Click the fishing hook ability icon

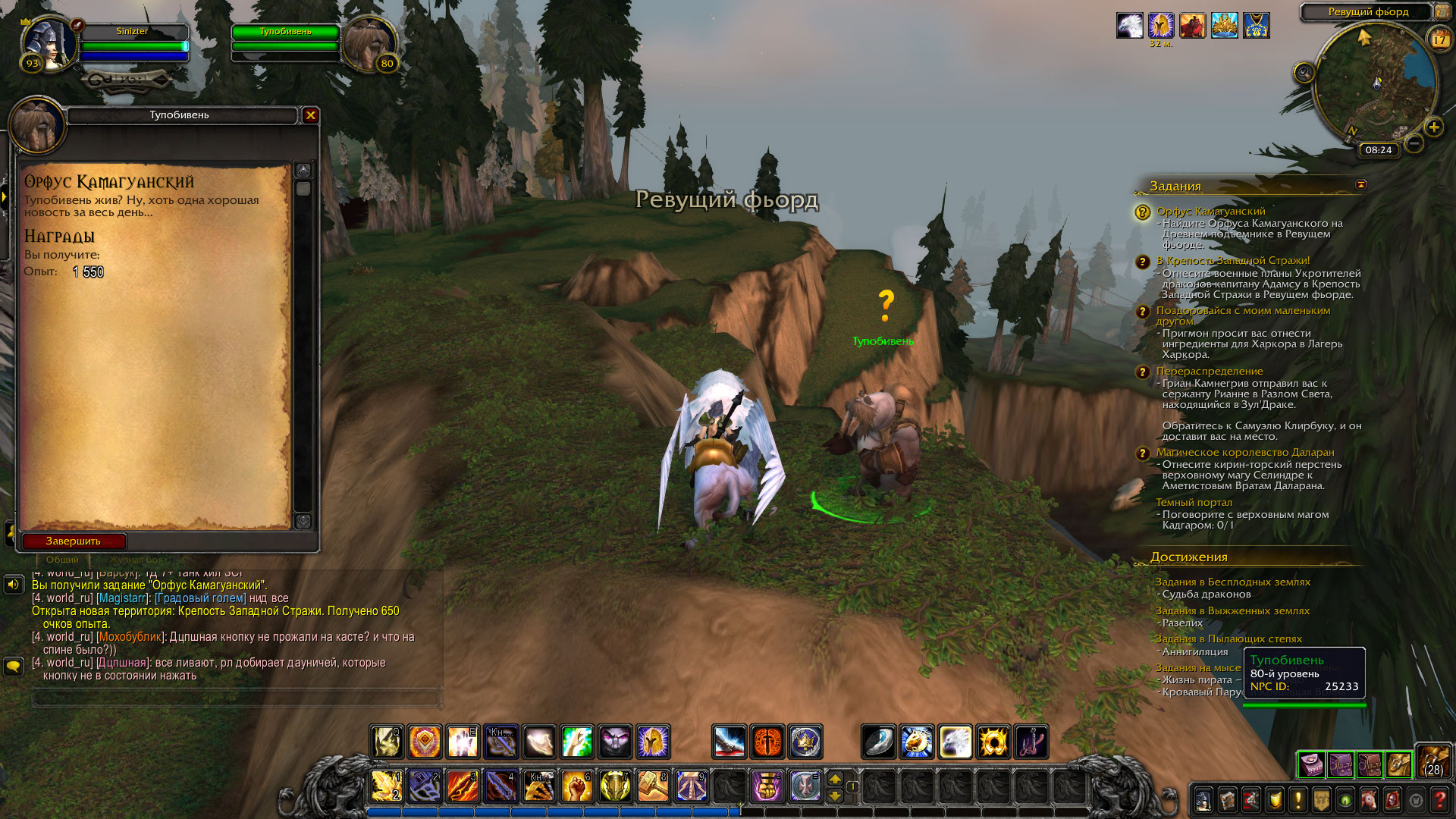coord(1031,742)
